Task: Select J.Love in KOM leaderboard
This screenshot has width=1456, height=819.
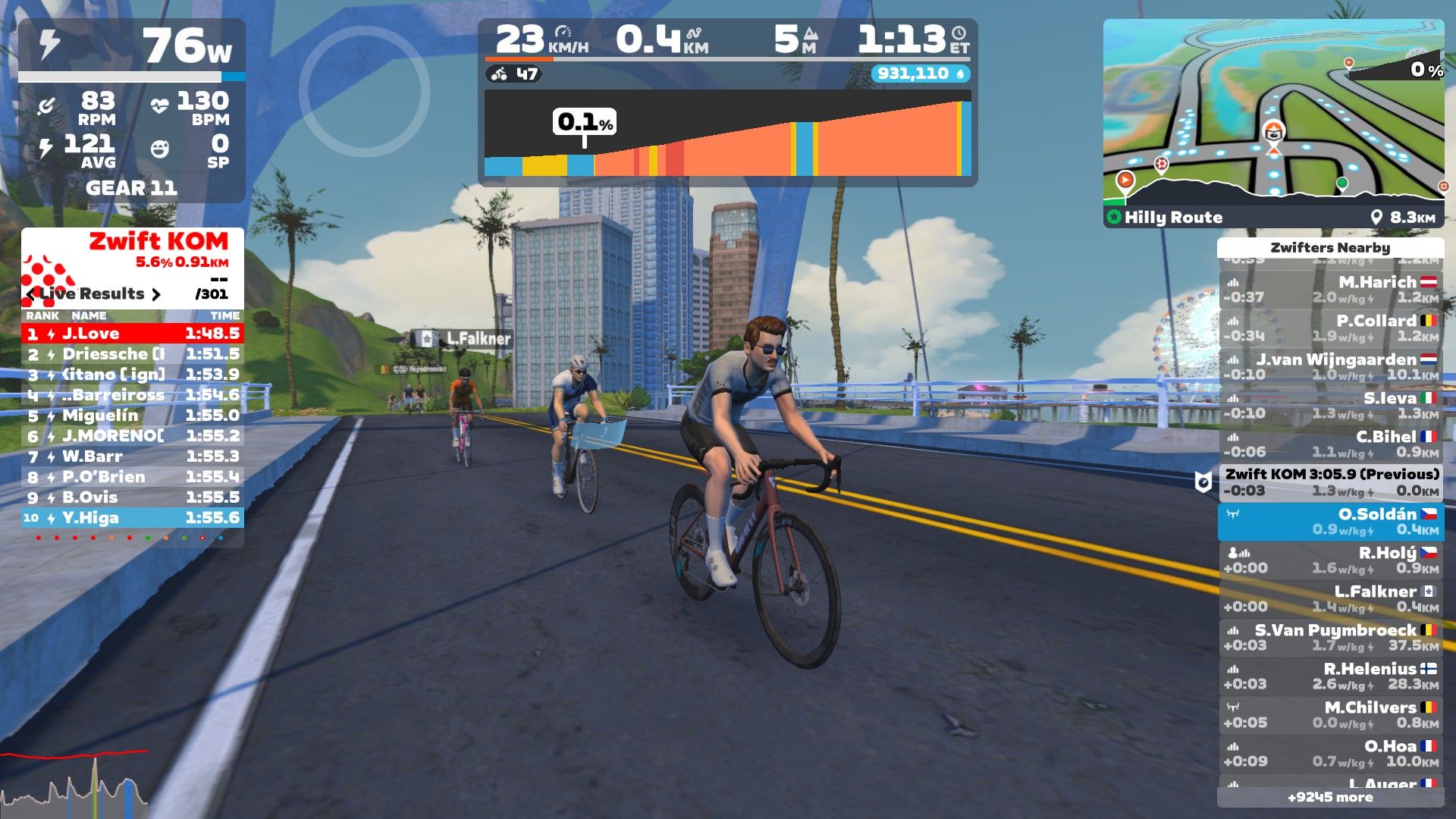Action: click(x=133, y=333)
